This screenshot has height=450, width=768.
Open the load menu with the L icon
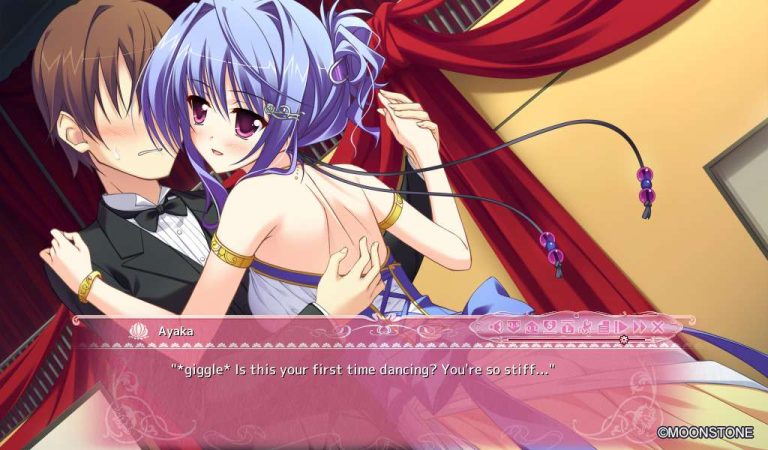[x=567, y=326]
